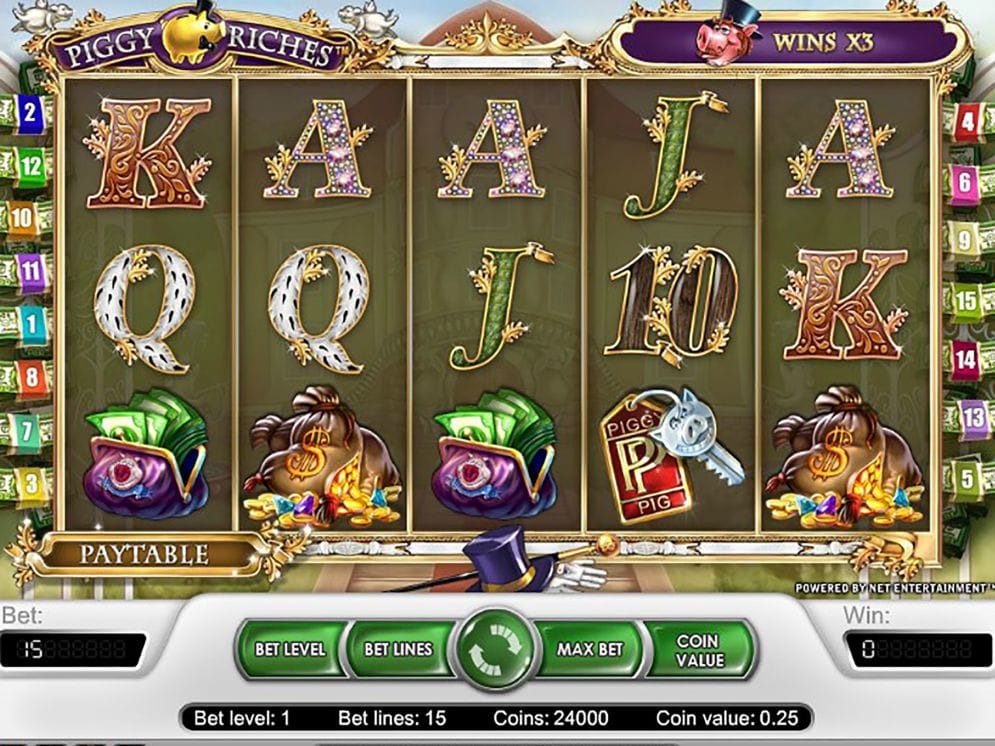
Task: Click the Bet Level button
Action: pos(290,649)
